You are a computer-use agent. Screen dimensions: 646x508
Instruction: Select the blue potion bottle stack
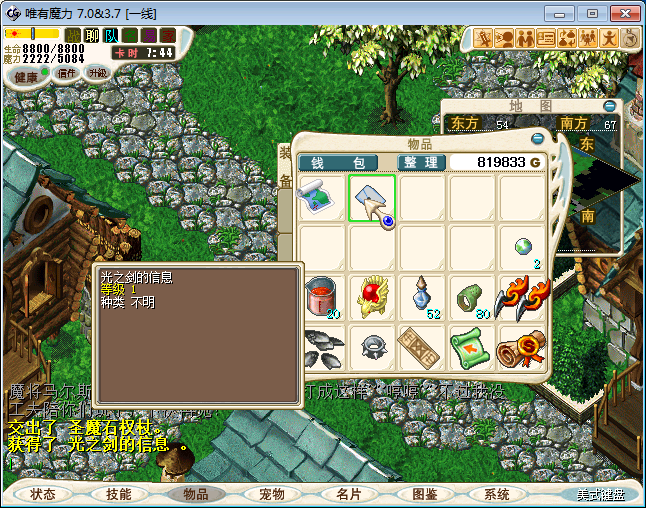click(x=424, y=298)
